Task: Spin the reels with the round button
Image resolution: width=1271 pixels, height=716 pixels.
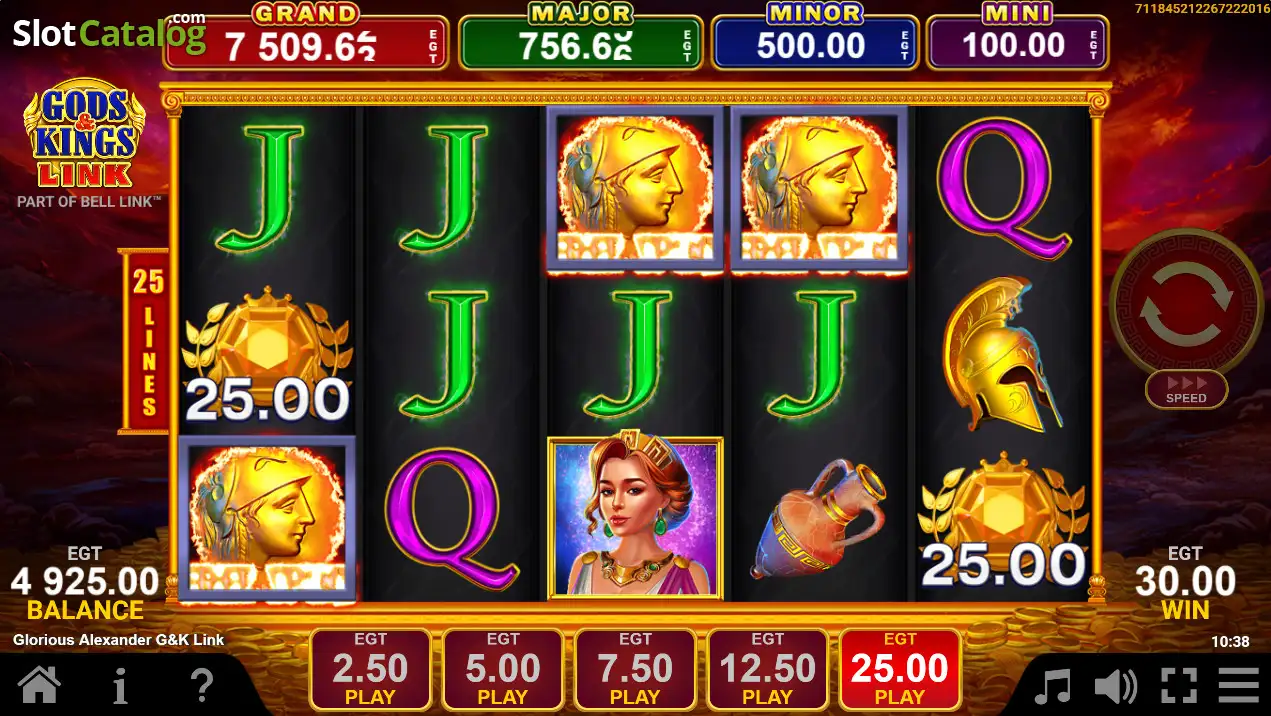Action: (x=1186, y=303)
